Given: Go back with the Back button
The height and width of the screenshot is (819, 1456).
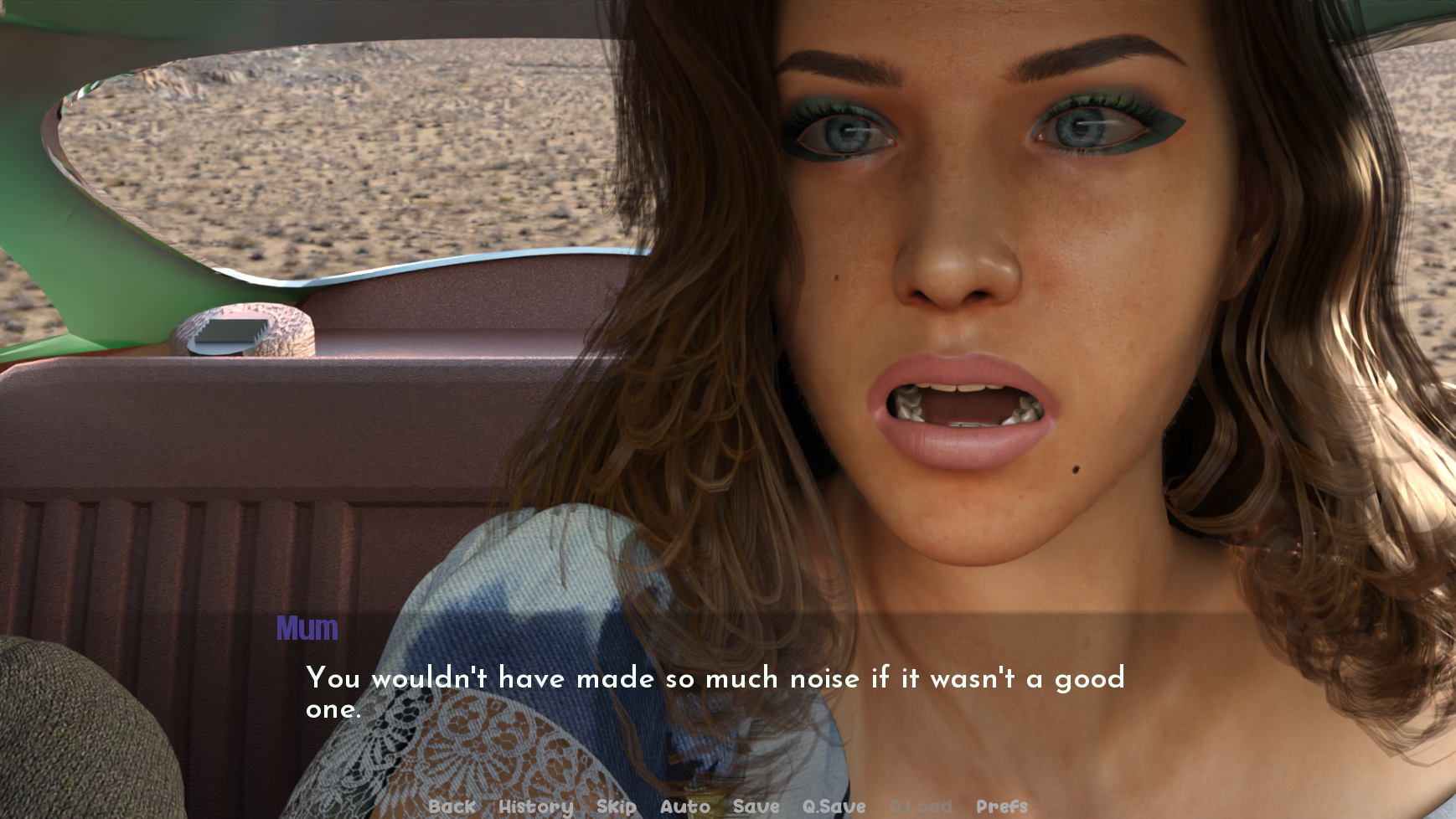Looking at the screenshot, I should 452,806.
